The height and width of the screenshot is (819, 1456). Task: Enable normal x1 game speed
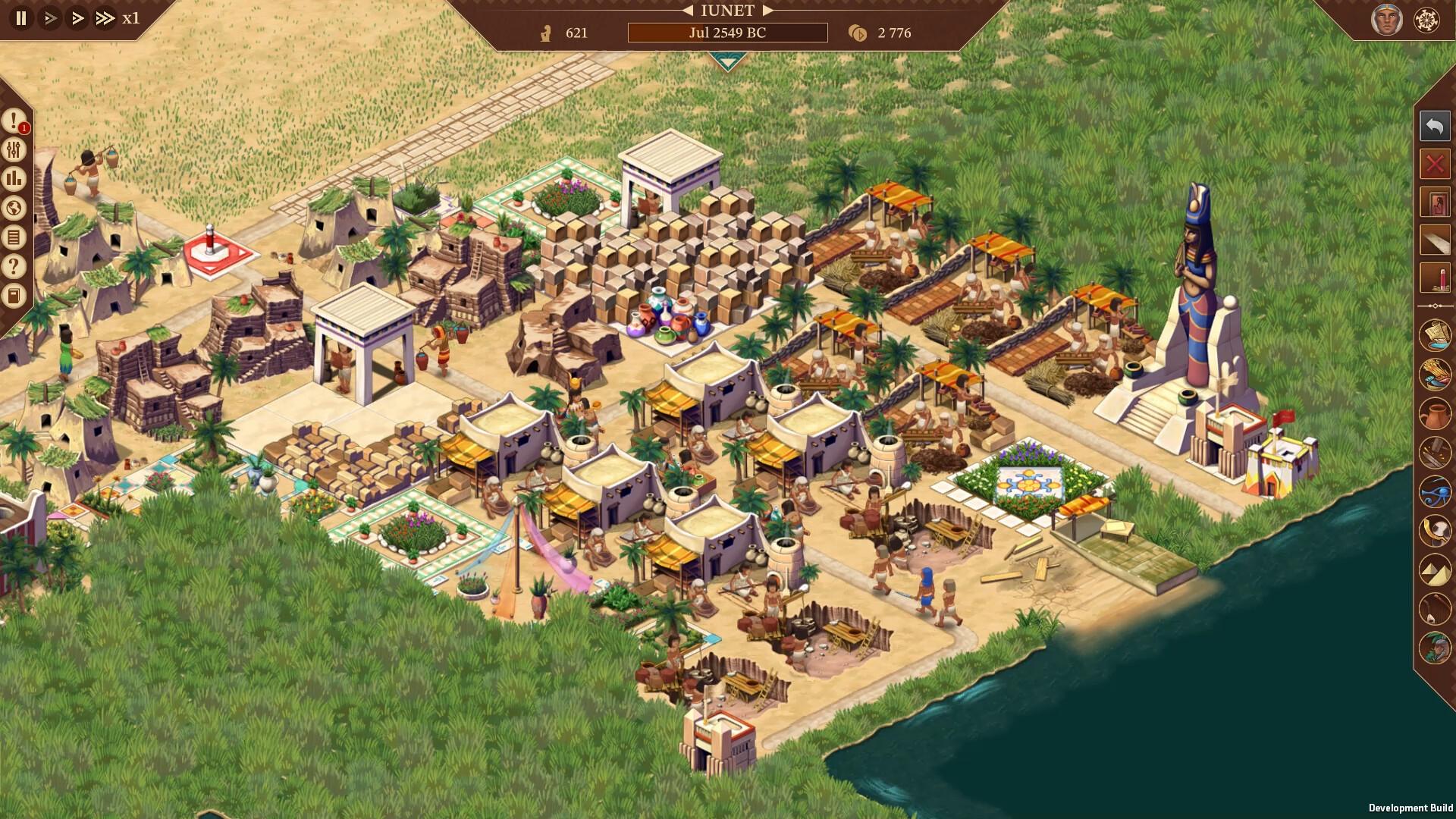point(49,18)
